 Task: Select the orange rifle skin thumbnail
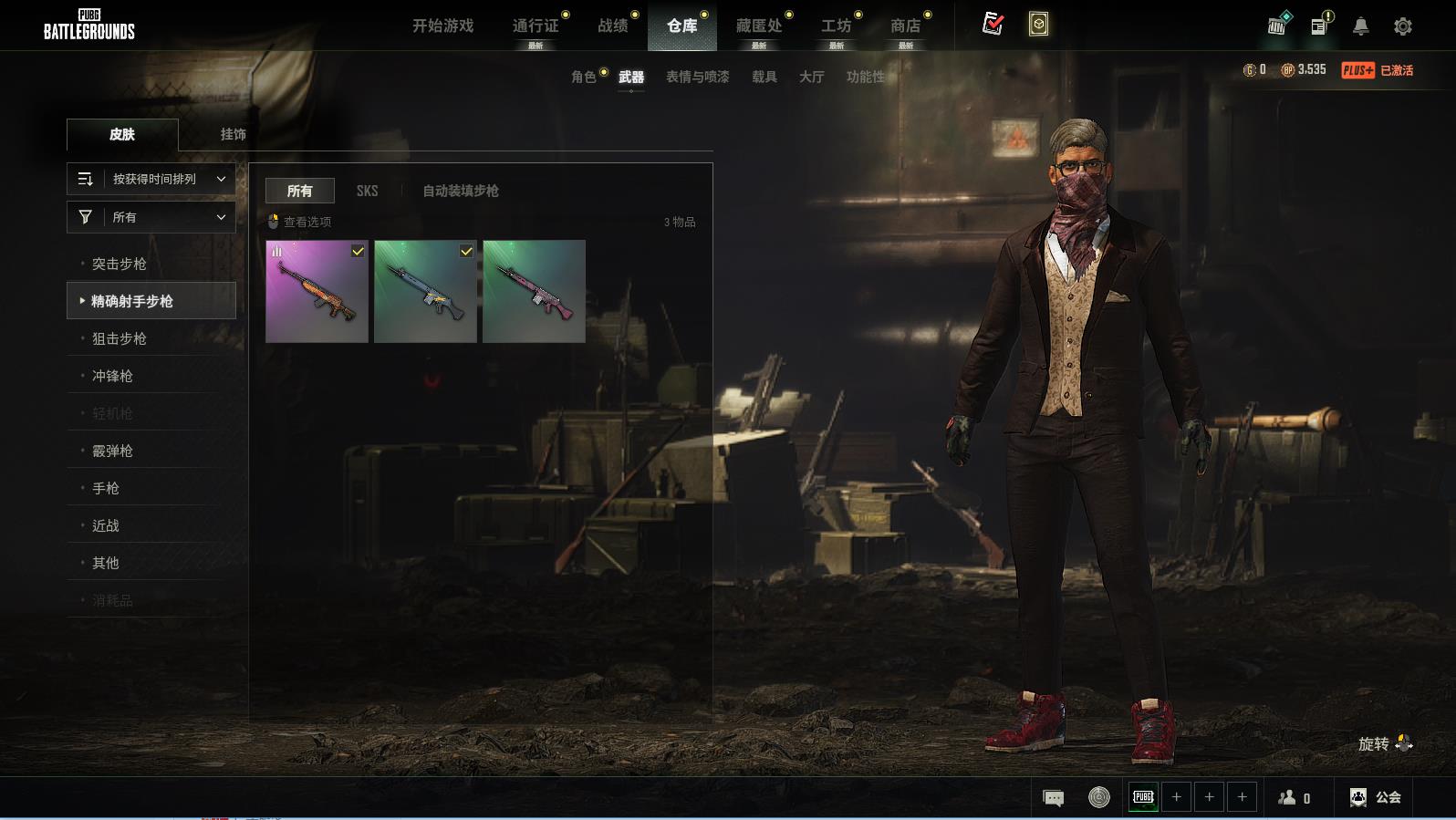(x=317, y=292)
